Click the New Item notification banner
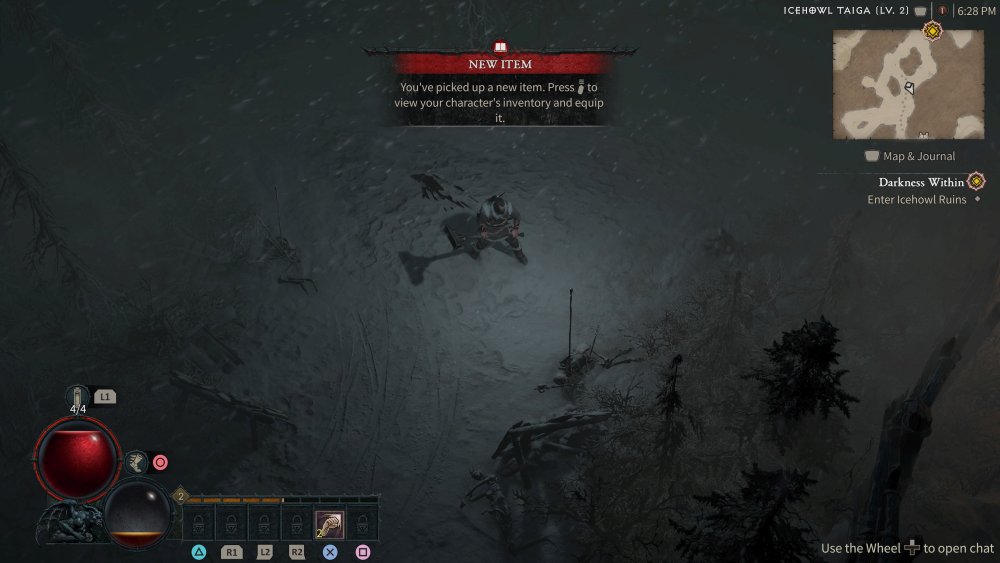The image size is (1000, 563). pos(501,64)
